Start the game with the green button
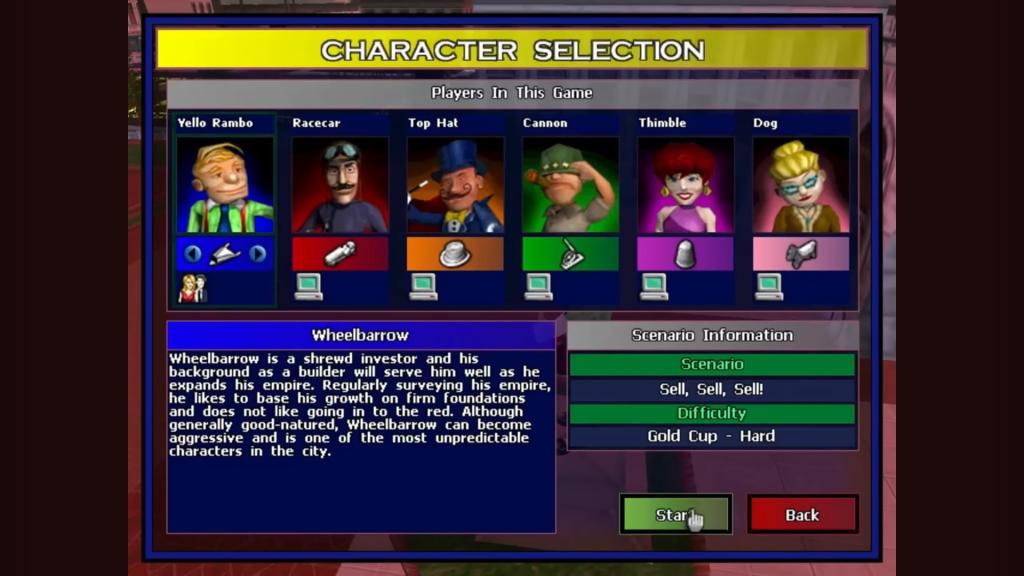The height and width of the screenshot is (576, 1024). coord(675,514)
